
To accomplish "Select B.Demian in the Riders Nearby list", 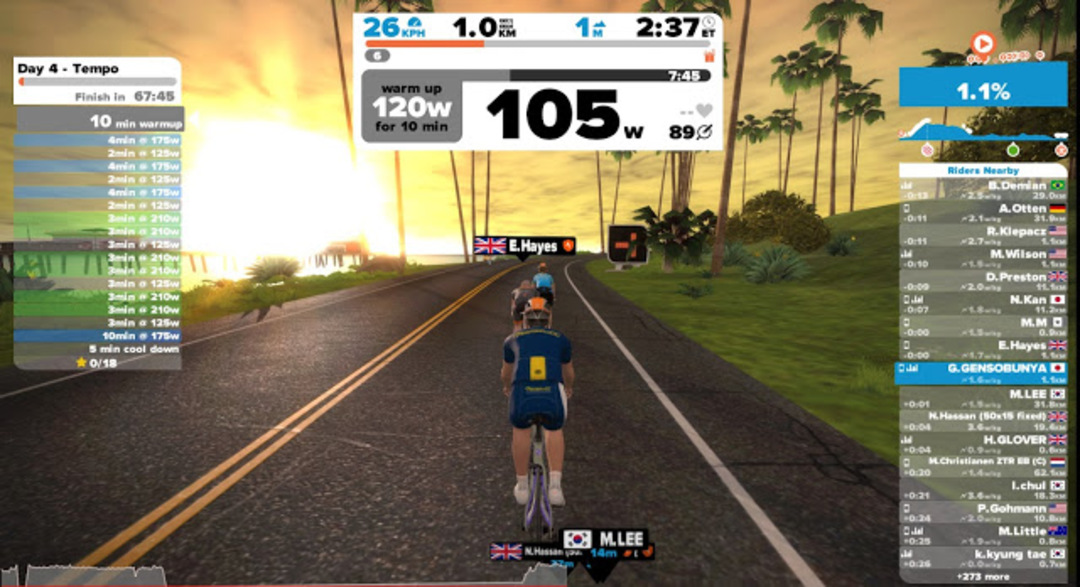I will coord(983,191).
